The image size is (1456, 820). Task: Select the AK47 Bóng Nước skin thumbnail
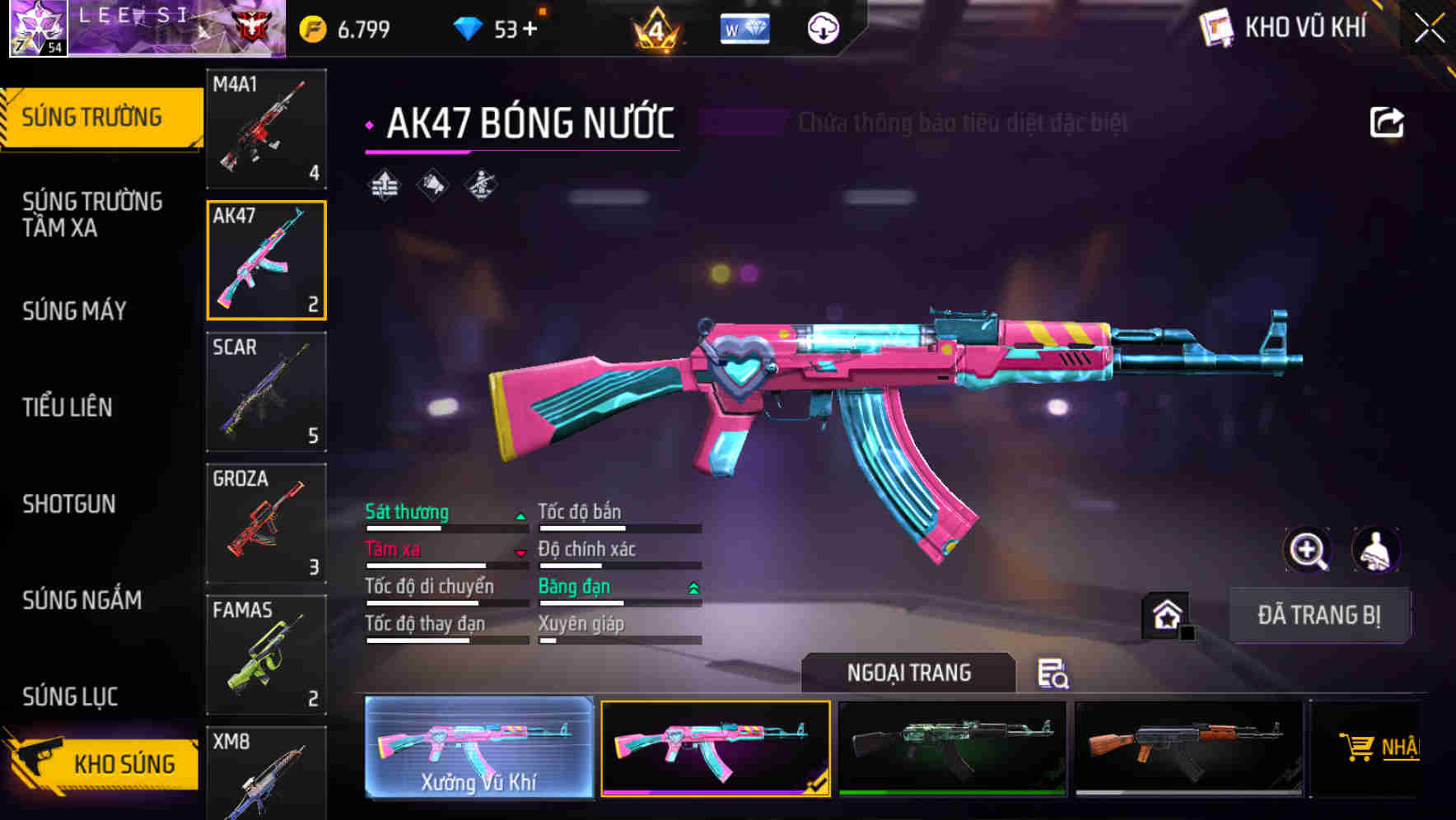tap(716, 746)
